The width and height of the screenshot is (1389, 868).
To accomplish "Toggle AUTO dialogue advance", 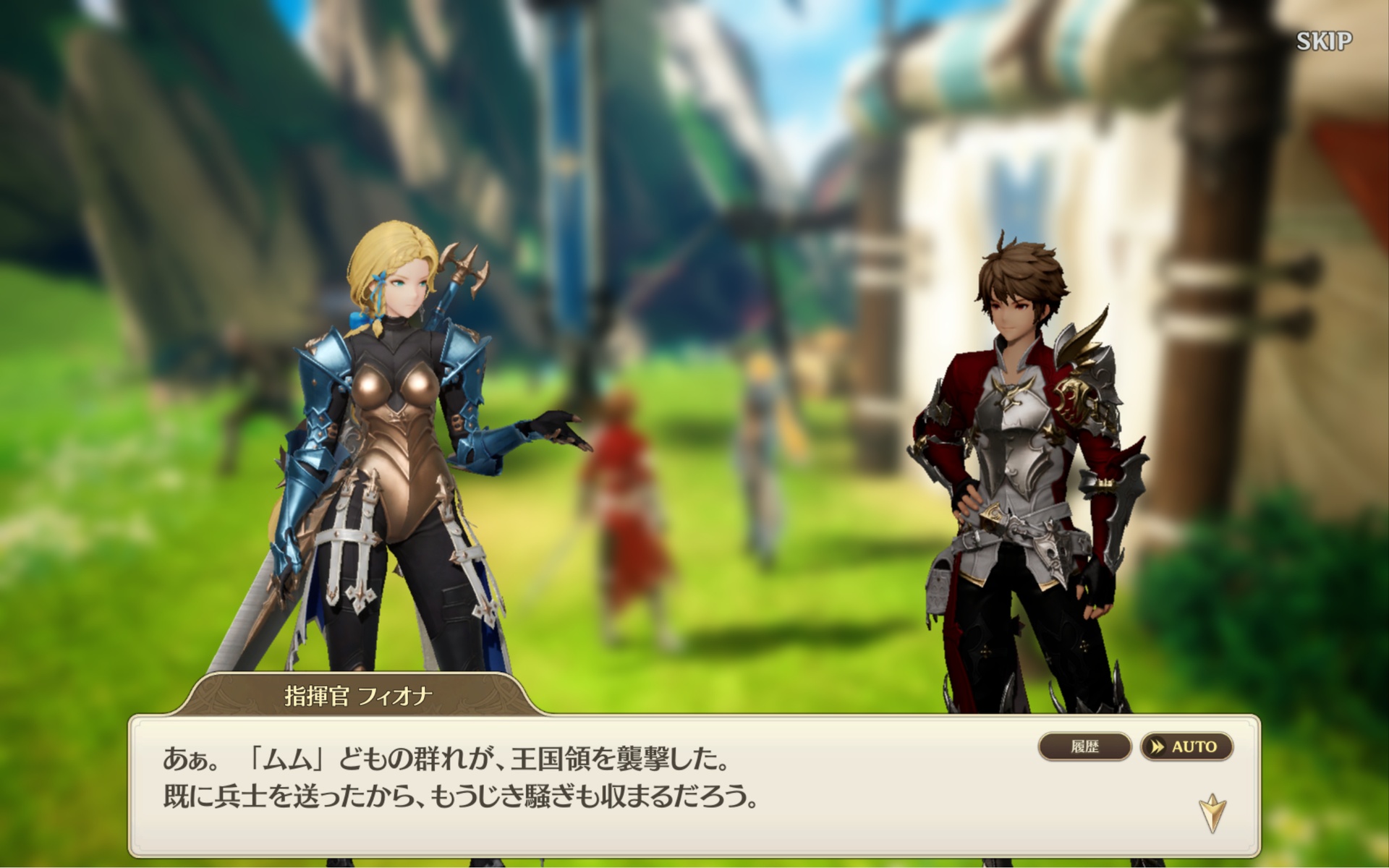I will tap(1186, 746).
